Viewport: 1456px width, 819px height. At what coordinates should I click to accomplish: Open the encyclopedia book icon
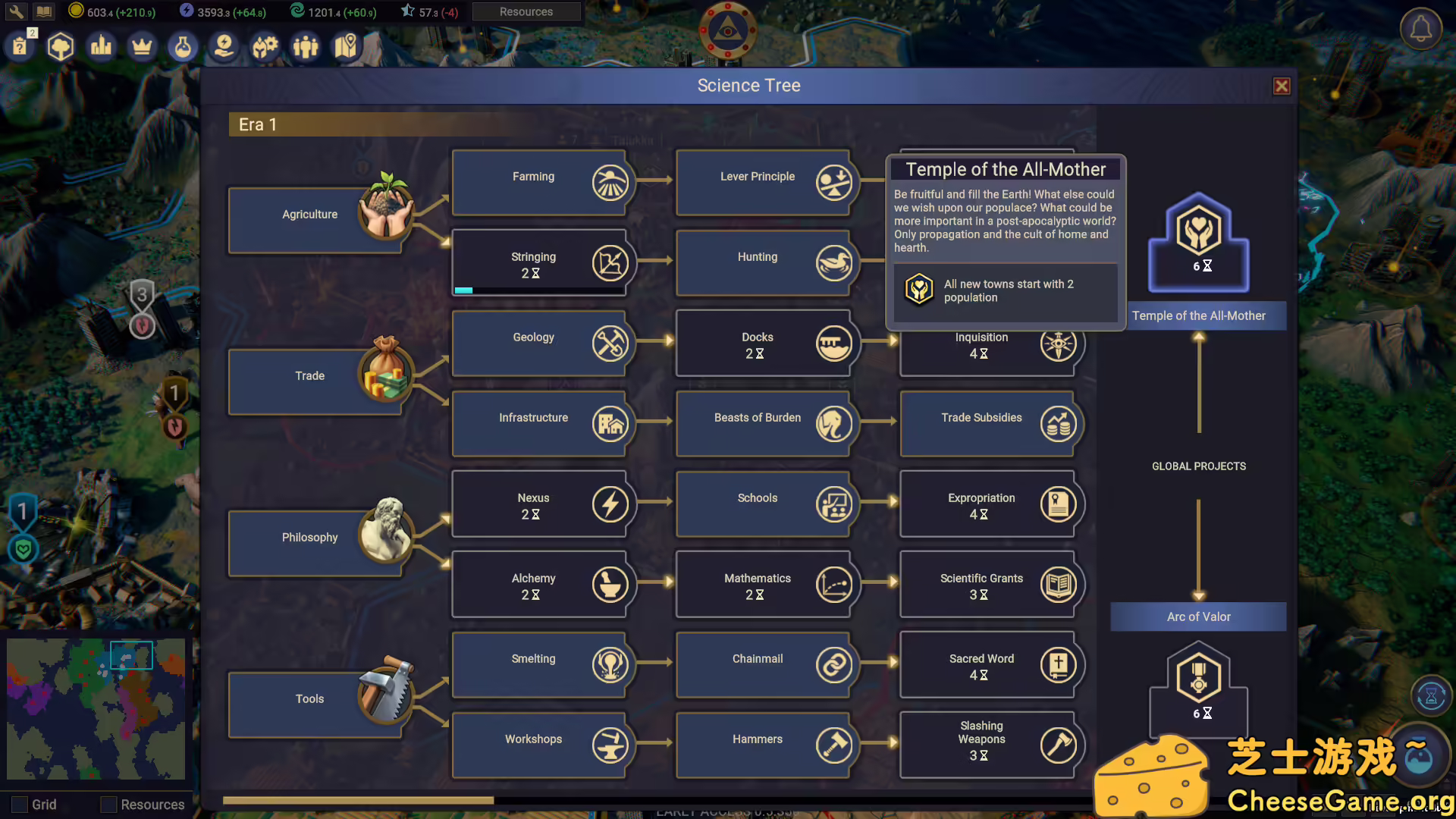click(x=44, y=11)
